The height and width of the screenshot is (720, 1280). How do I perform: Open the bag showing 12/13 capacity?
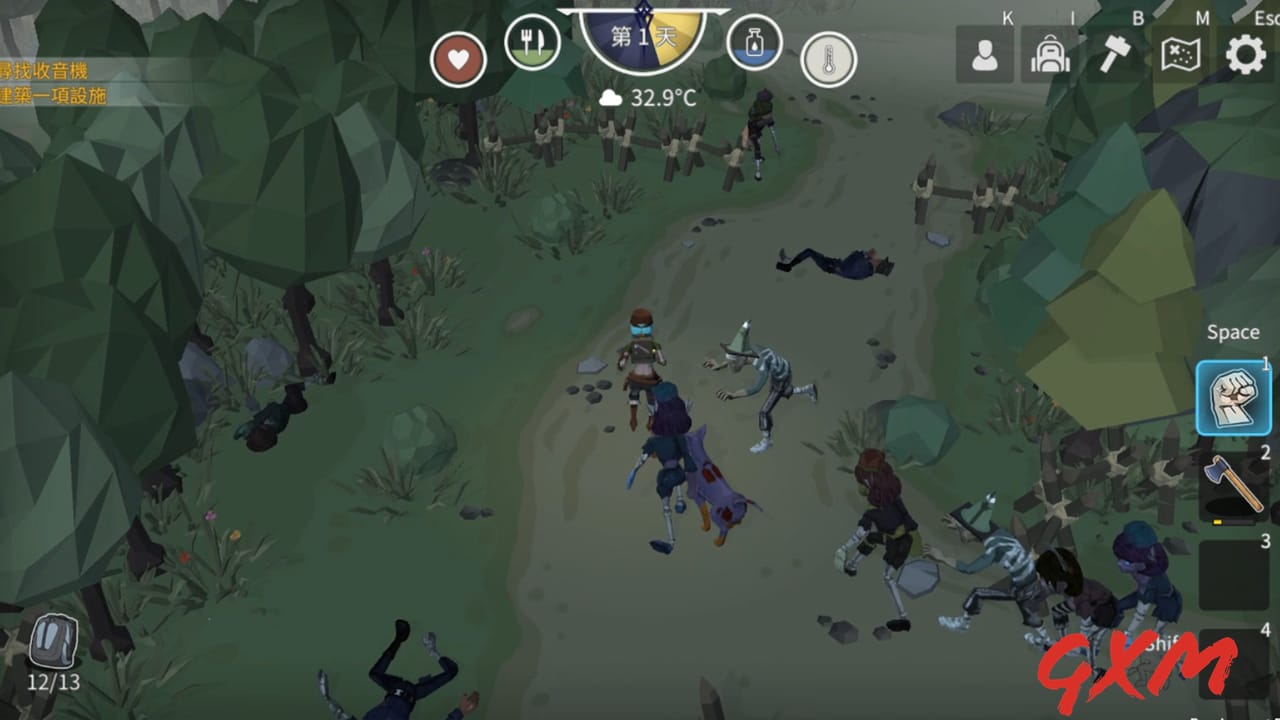tap(53, 640)
